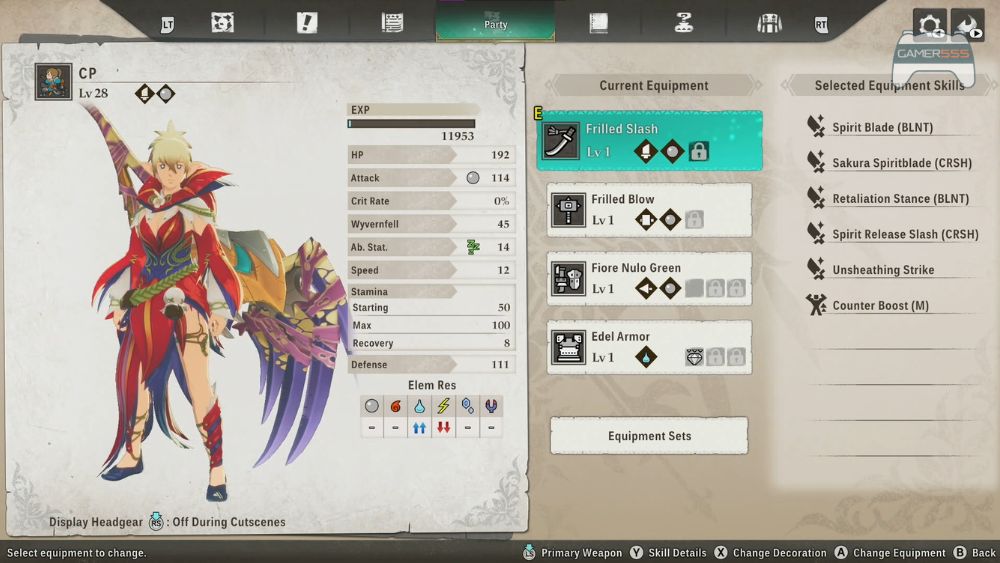Viewport: 1000px width, 563px height.
Task: Switch to the monster face tab
Action: click(x=222, y=23)
